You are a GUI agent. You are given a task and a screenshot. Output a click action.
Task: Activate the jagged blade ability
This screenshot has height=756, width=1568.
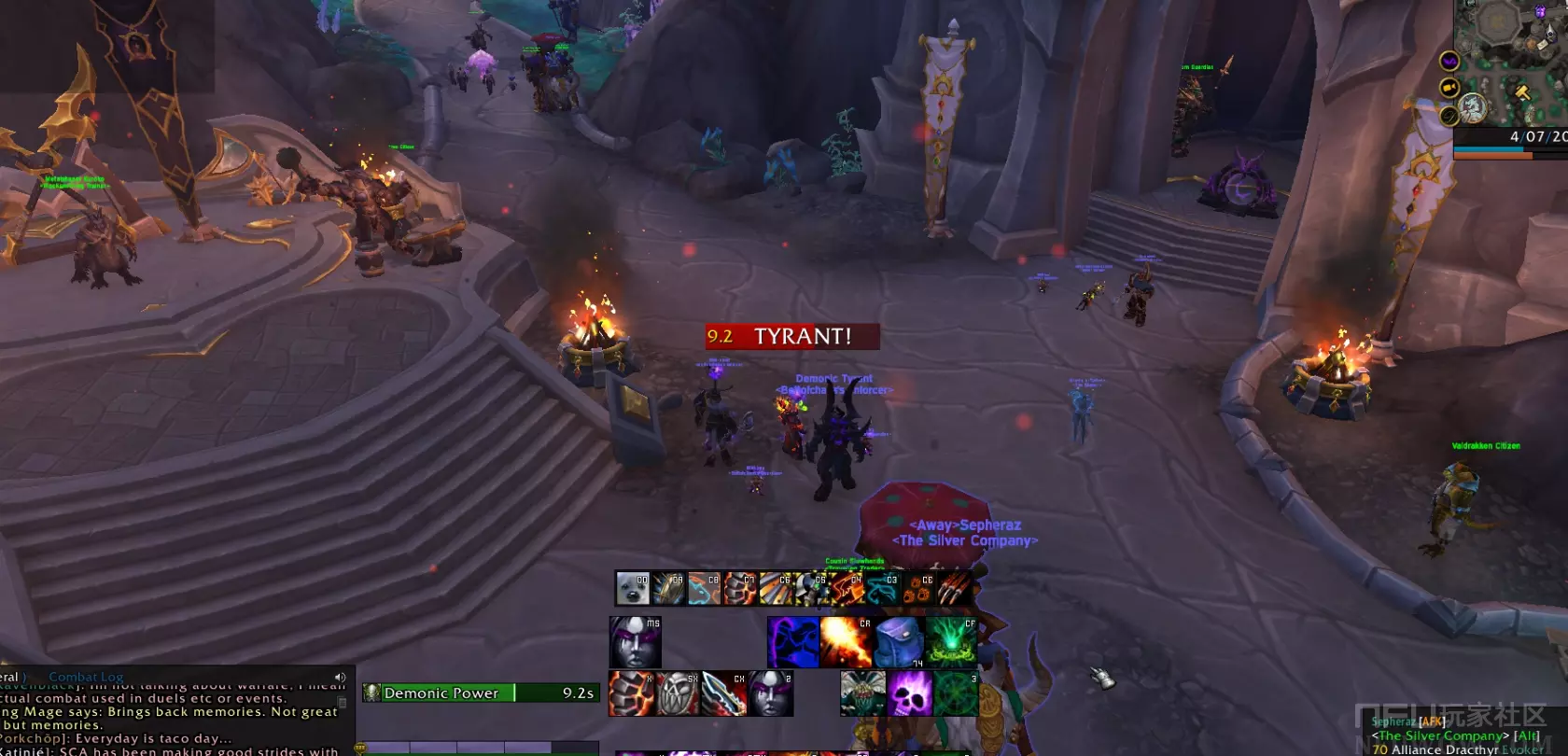pos(724,693)
